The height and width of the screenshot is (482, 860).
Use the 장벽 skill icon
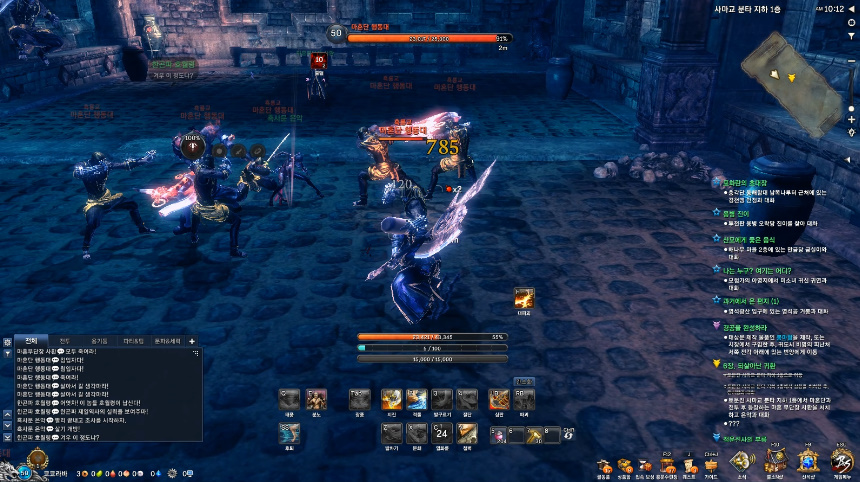coord(466,432)
